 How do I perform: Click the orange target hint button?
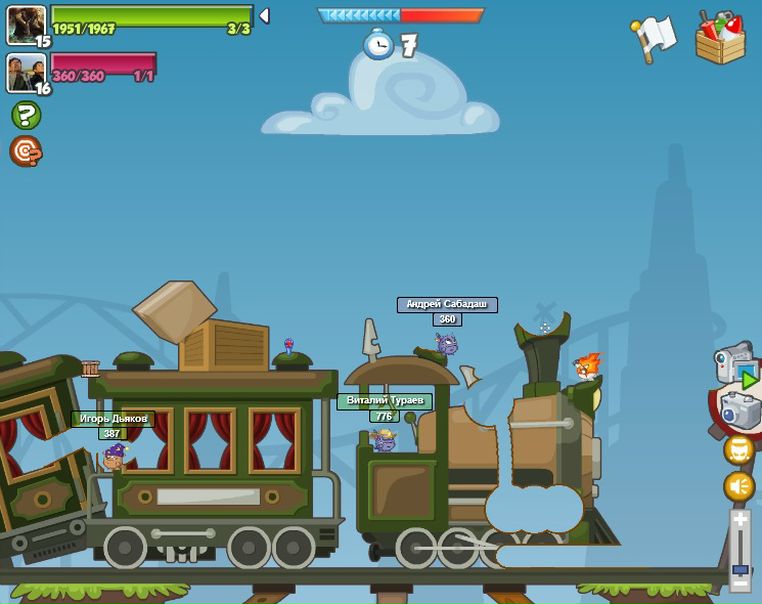point(26,151)
